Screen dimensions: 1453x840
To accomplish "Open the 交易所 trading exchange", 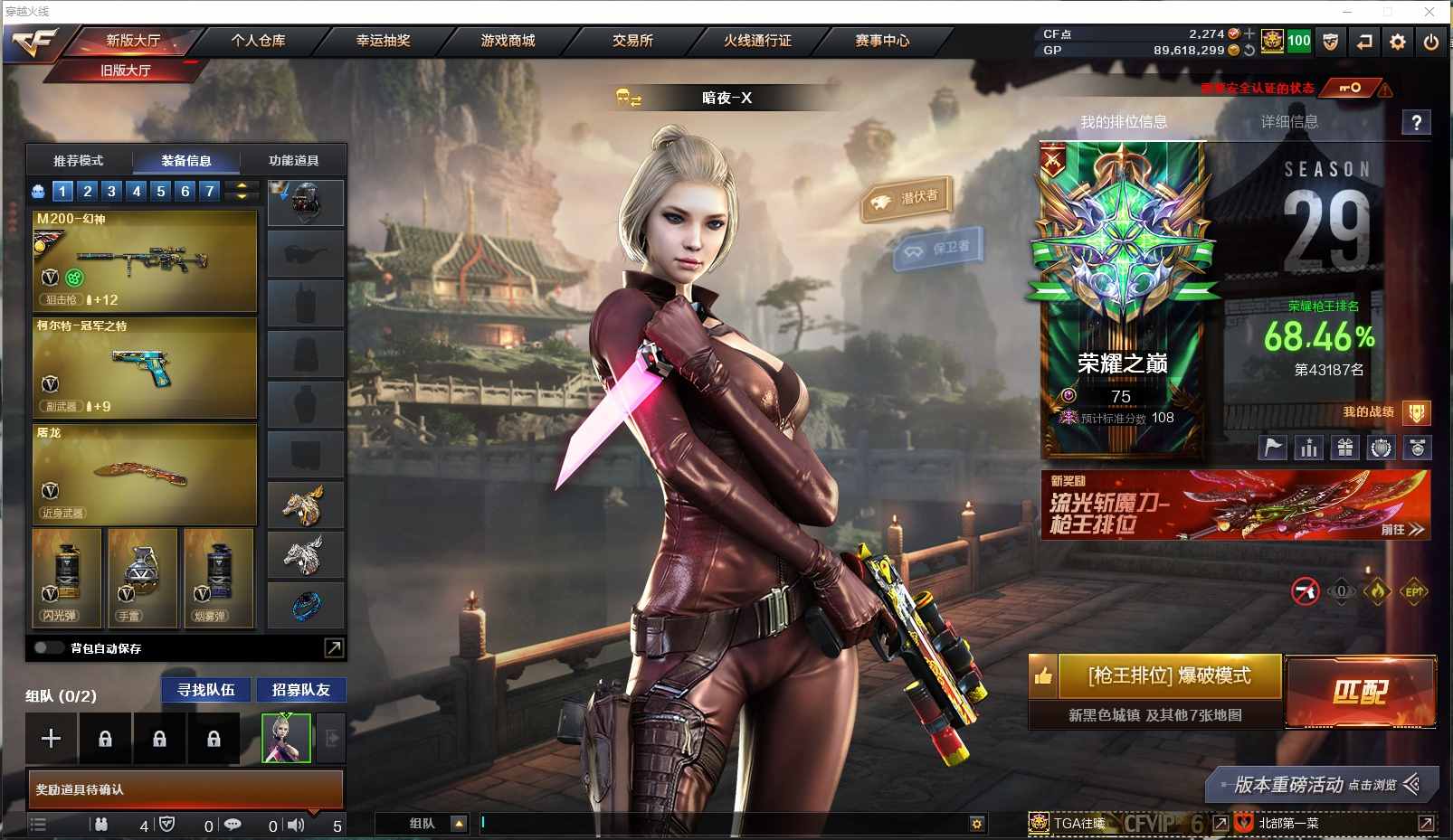I will [632, 41].
